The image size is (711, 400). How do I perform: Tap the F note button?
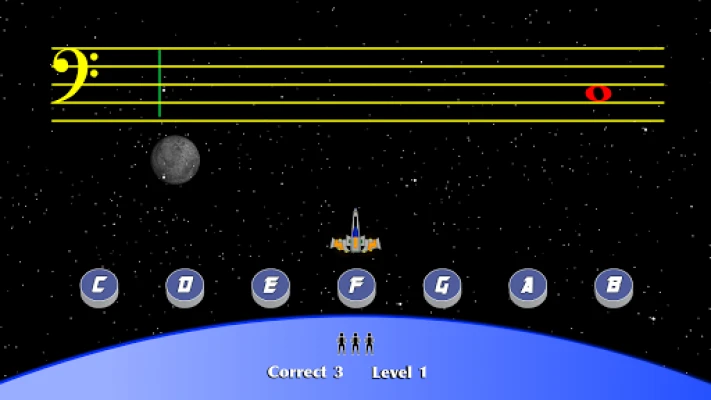pyautogui.click(x=356, y=286)
